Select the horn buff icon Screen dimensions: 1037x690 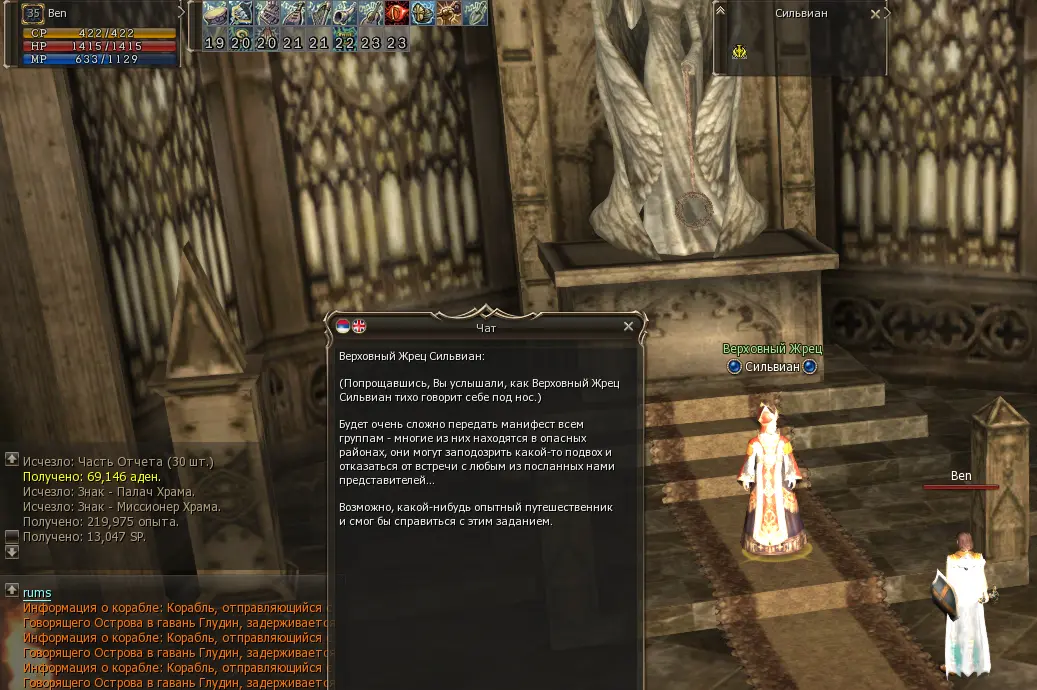coord(344,13)
